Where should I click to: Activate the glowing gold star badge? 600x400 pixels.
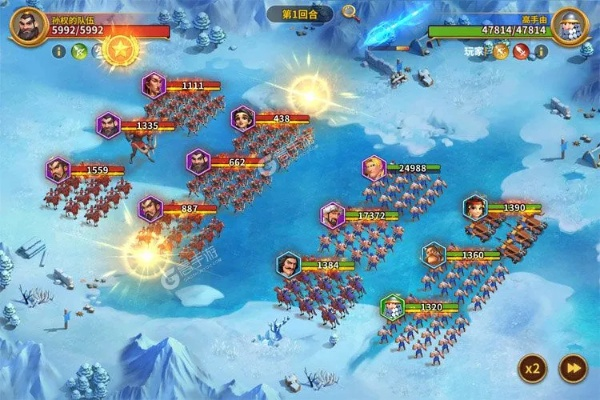tap(121, 47)
